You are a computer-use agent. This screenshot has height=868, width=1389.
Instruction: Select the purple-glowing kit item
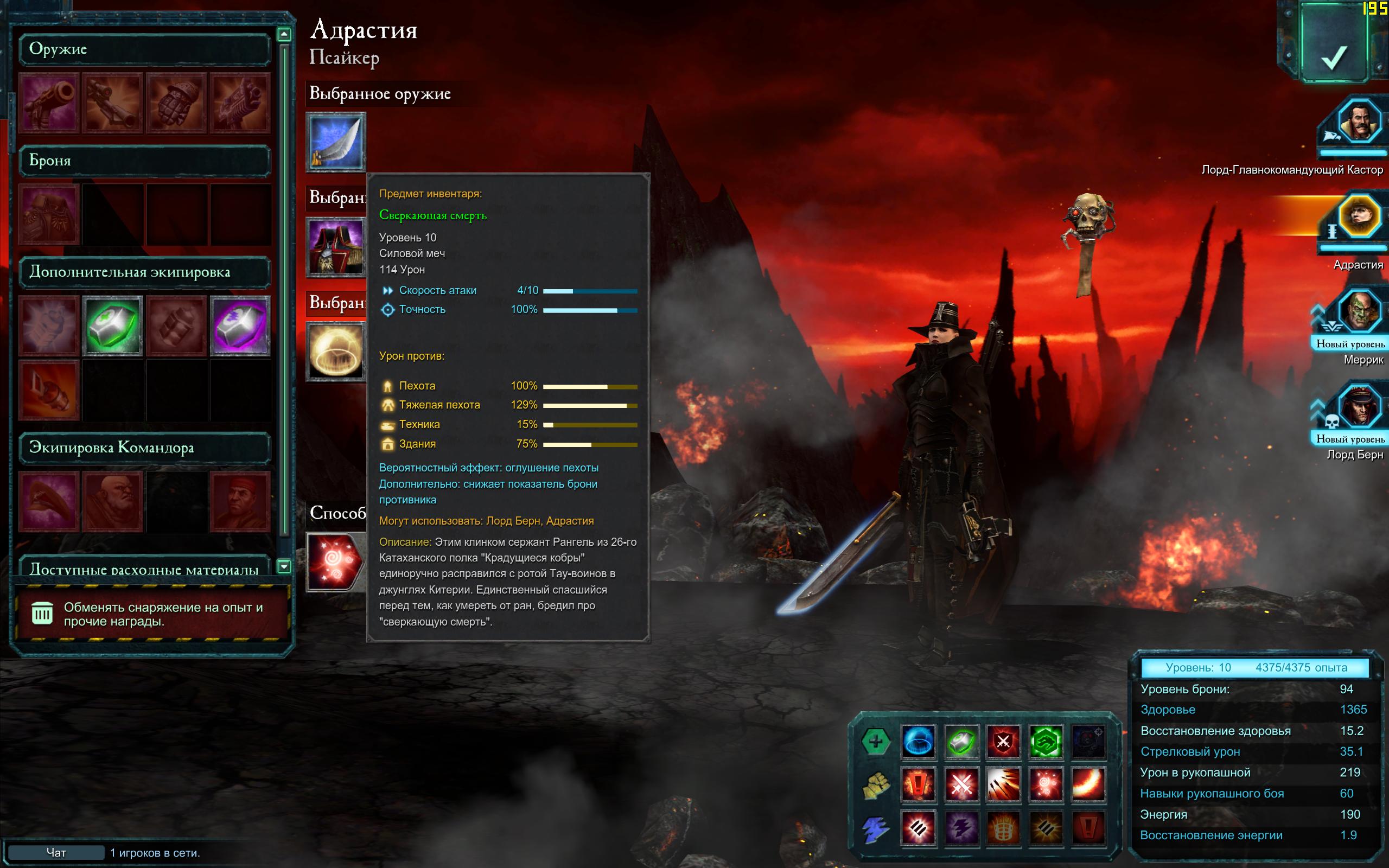point(240,325)
